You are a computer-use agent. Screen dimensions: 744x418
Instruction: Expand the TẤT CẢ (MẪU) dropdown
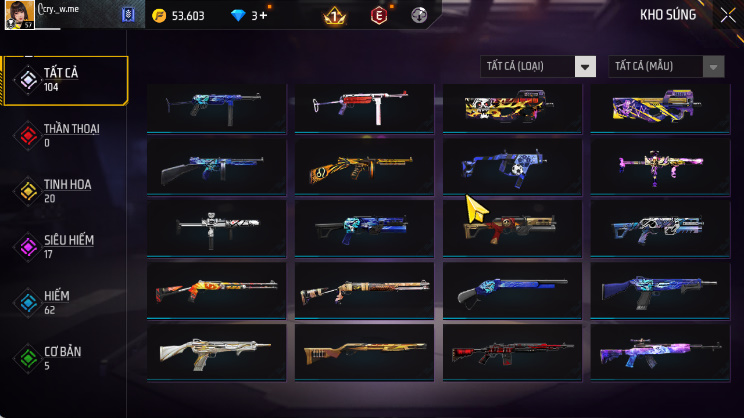click(666, 66)
